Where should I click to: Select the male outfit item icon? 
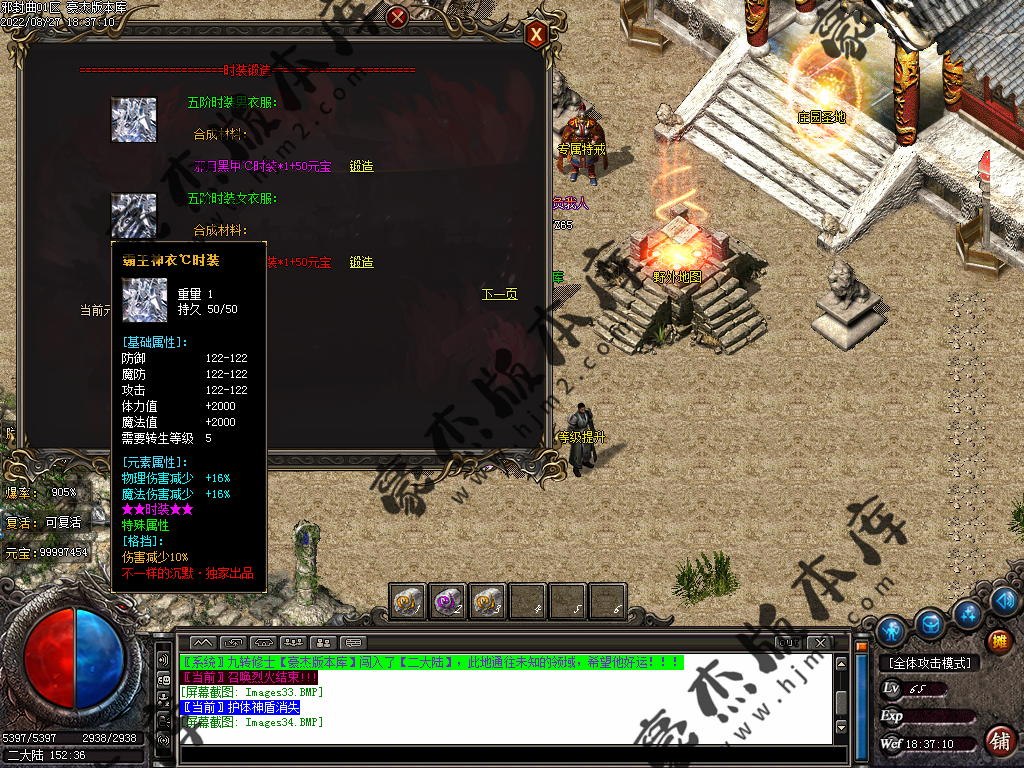tap(133, 119)
